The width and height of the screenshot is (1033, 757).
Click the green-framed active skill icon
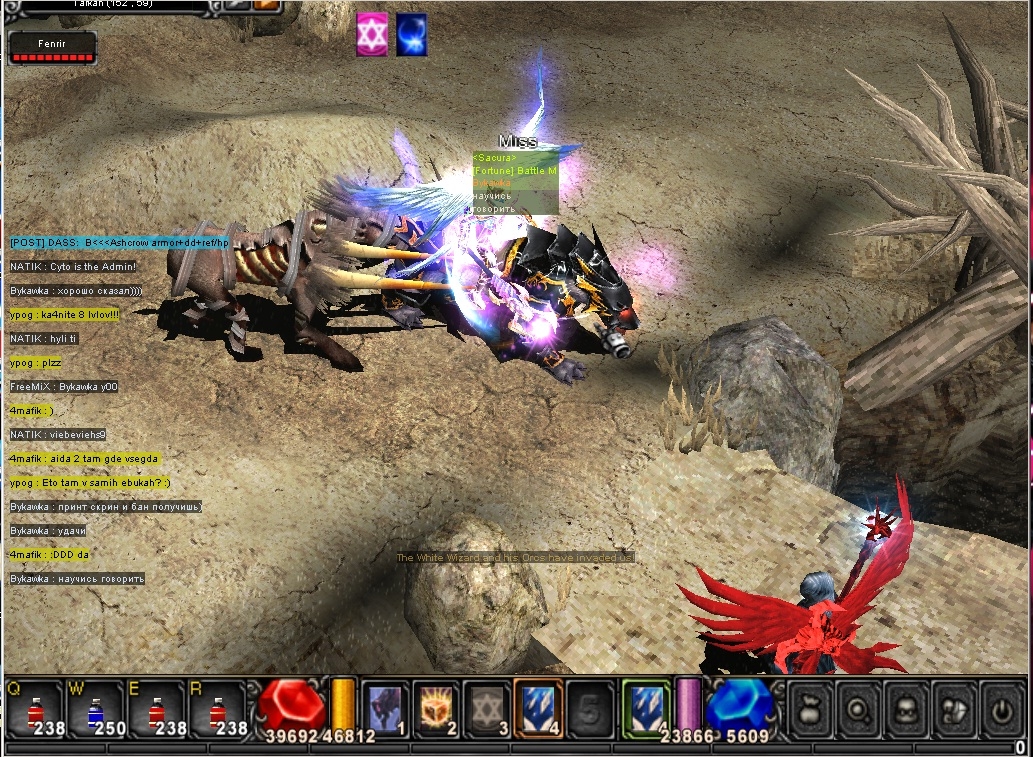pyautogui.click(x=645, y=708)
